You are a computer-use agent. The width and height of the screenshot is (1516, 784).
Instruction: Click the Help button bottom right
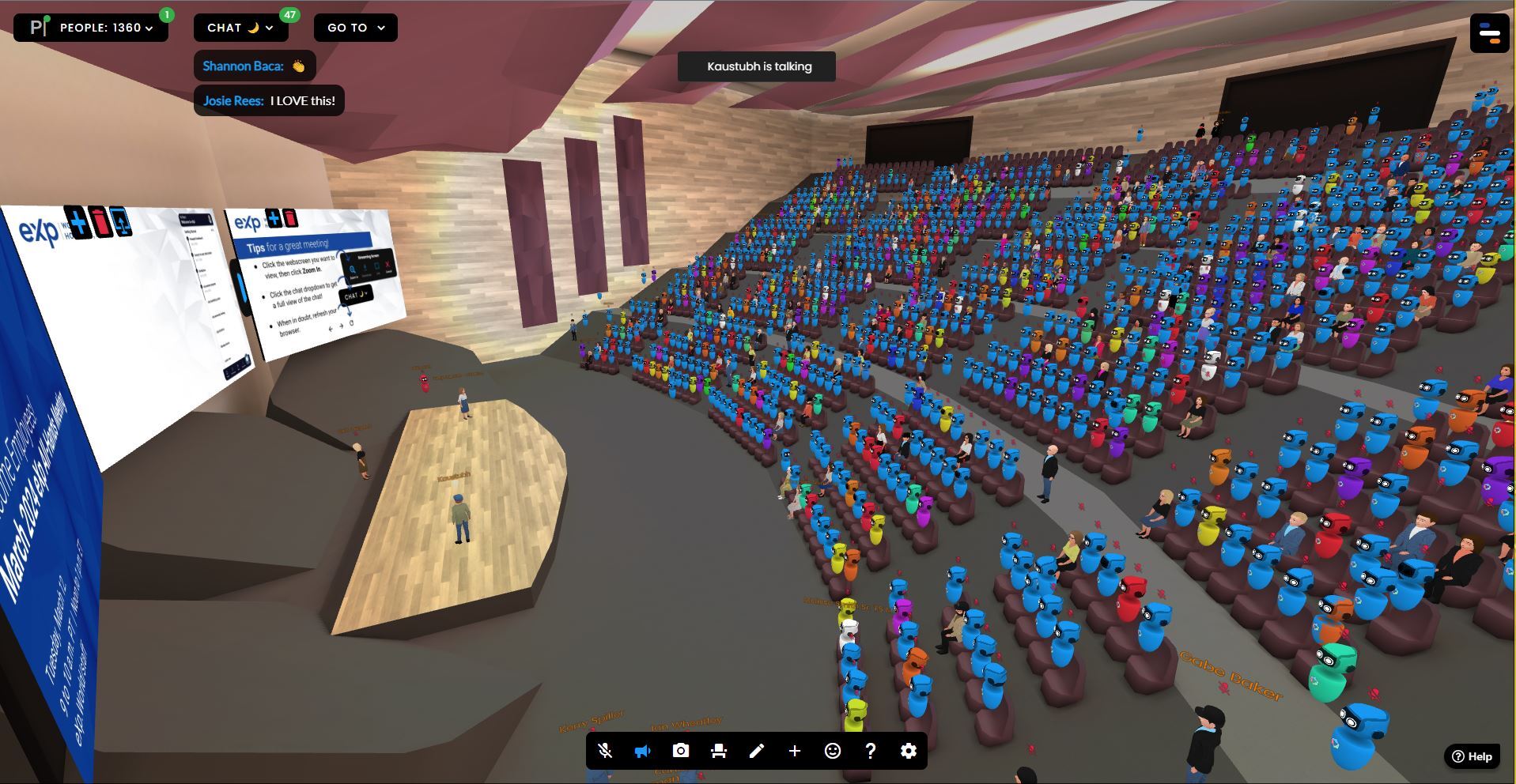[1471, 756]
